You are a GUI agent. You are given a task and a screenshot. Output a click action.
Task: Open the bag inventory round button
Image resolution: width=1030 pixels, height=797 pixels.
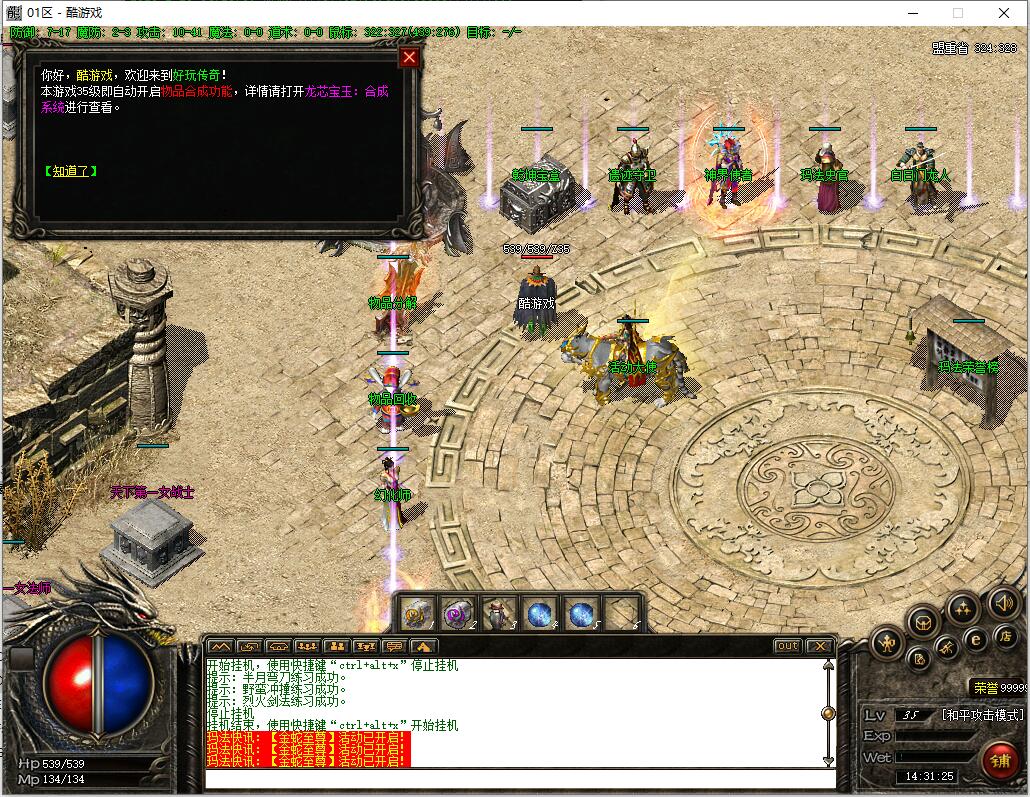(924, 622)
